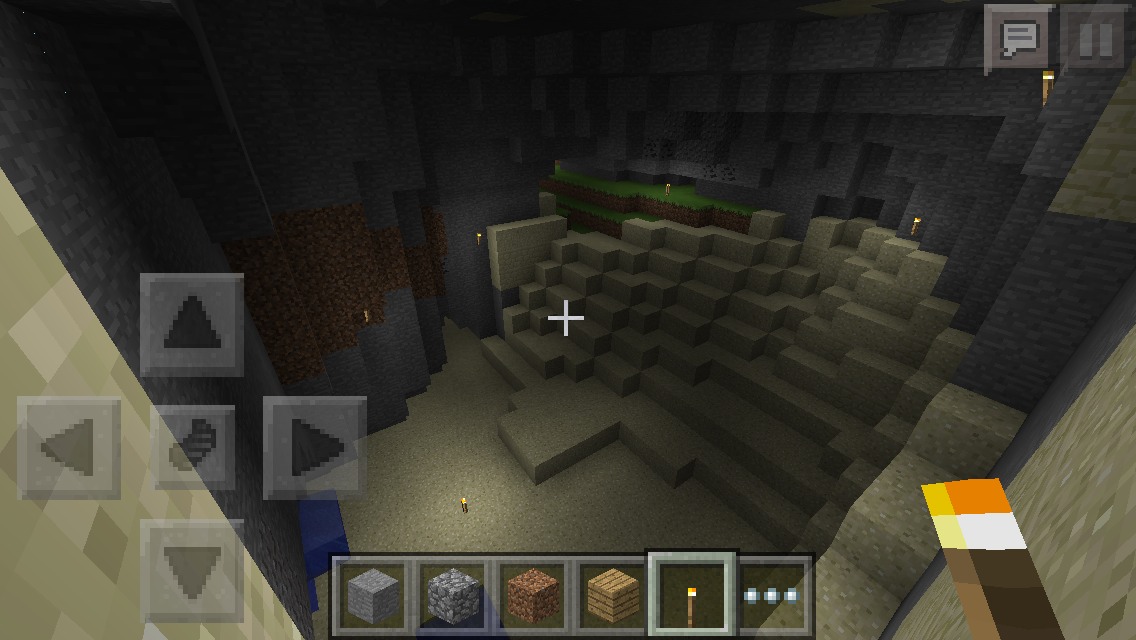This screenshot has width=1136, height=640.
Task: Select the smooth stone hotbar slot
Action: click(372, 595)
